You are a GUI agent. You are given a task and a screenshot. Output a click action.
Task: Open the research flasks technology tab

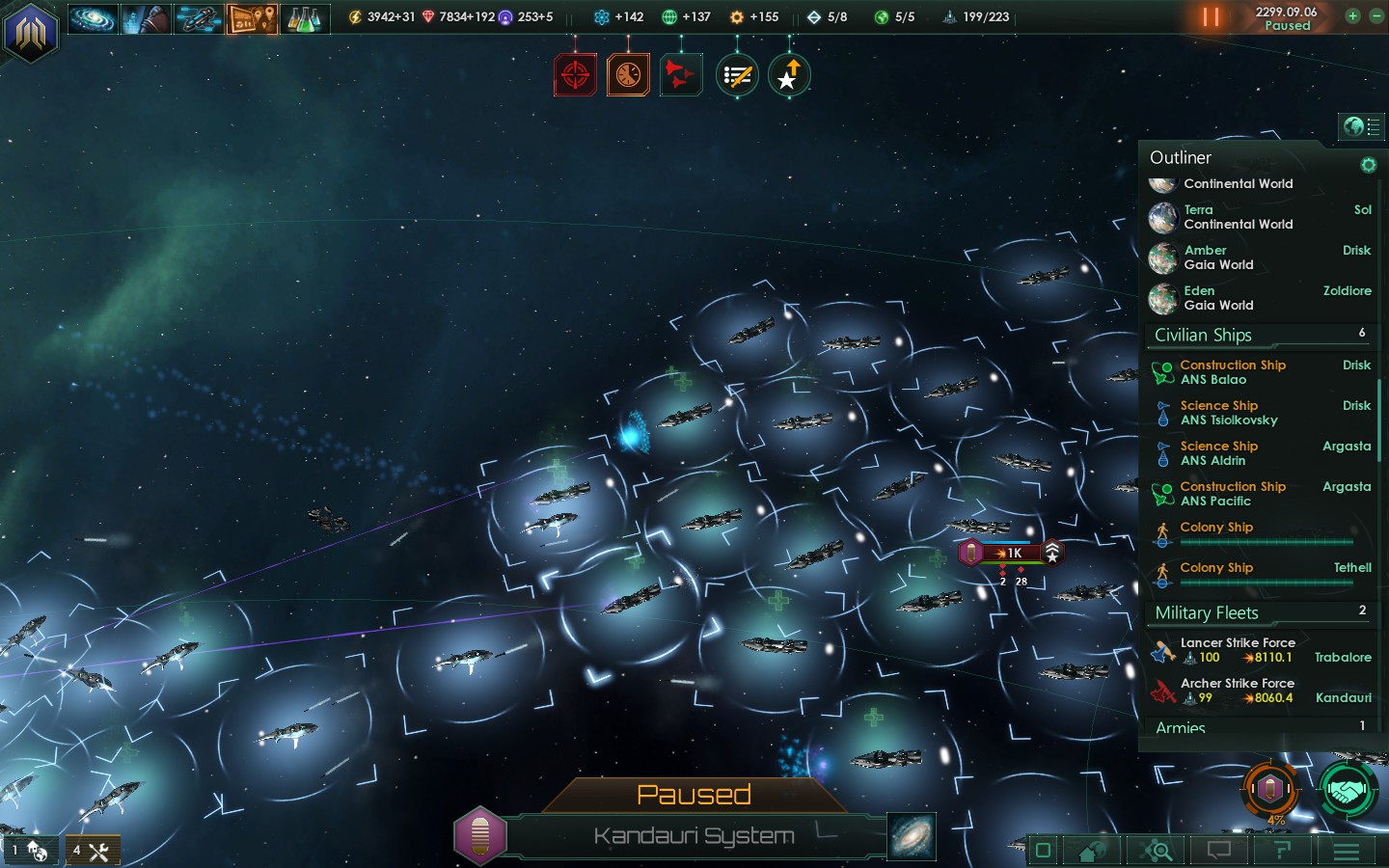(x=303, y=18)
